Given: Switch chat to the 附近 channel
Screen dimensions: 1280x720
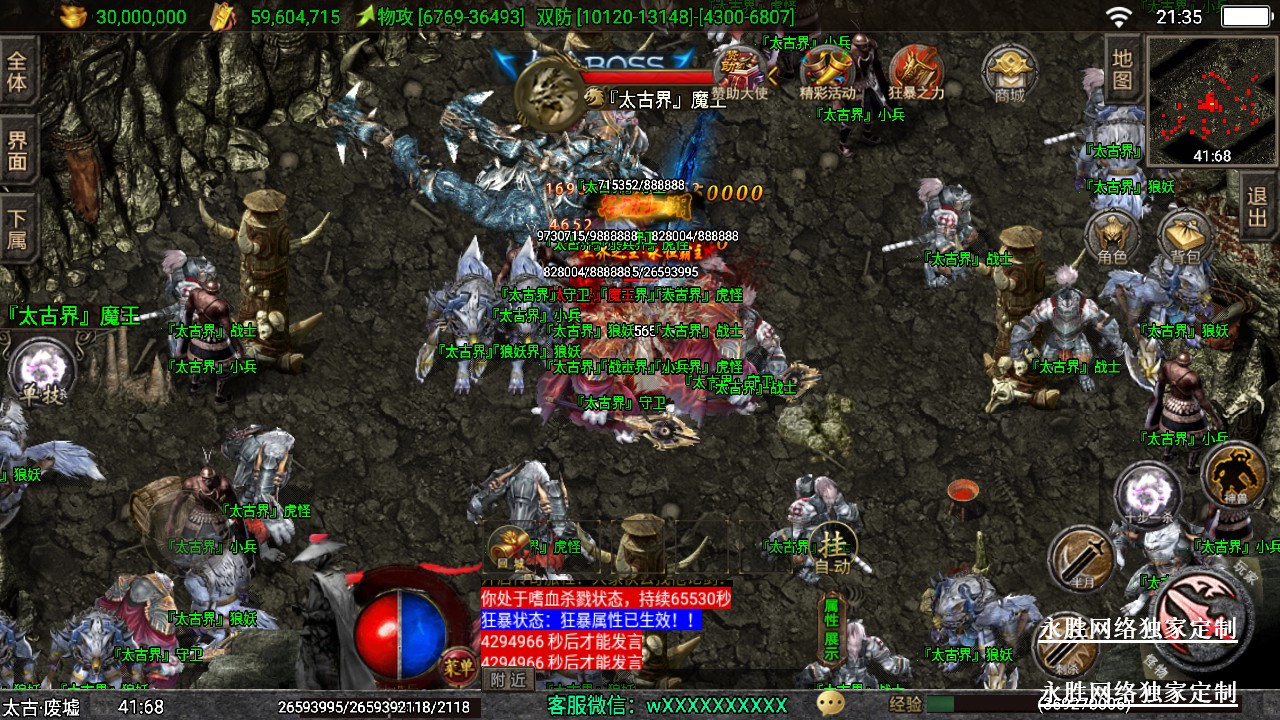Looking at the screenshot, I should (x=508, y=679).
